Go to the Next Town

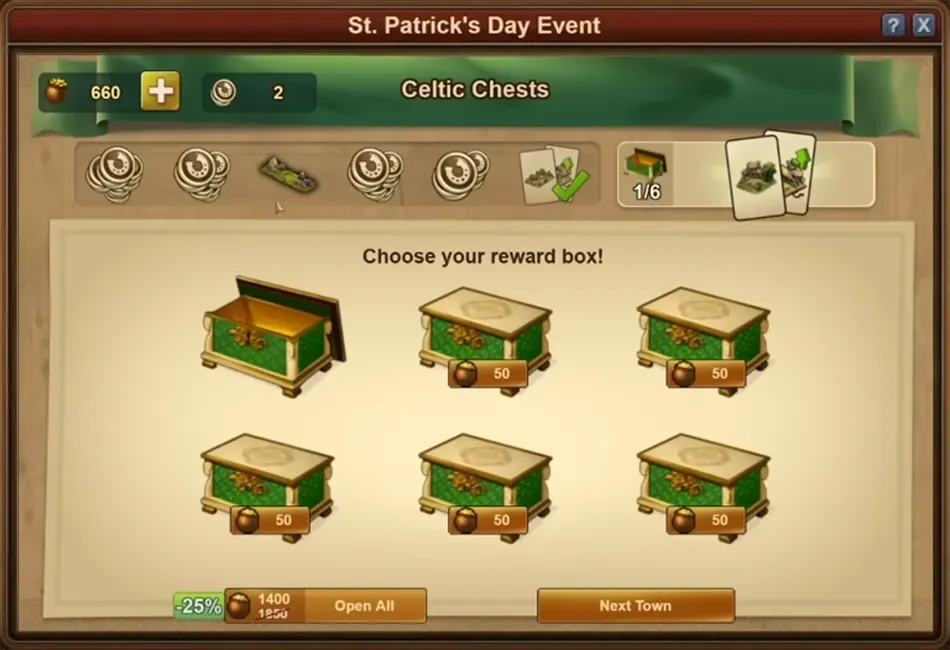pyautogui.click(x=635, y=605)
